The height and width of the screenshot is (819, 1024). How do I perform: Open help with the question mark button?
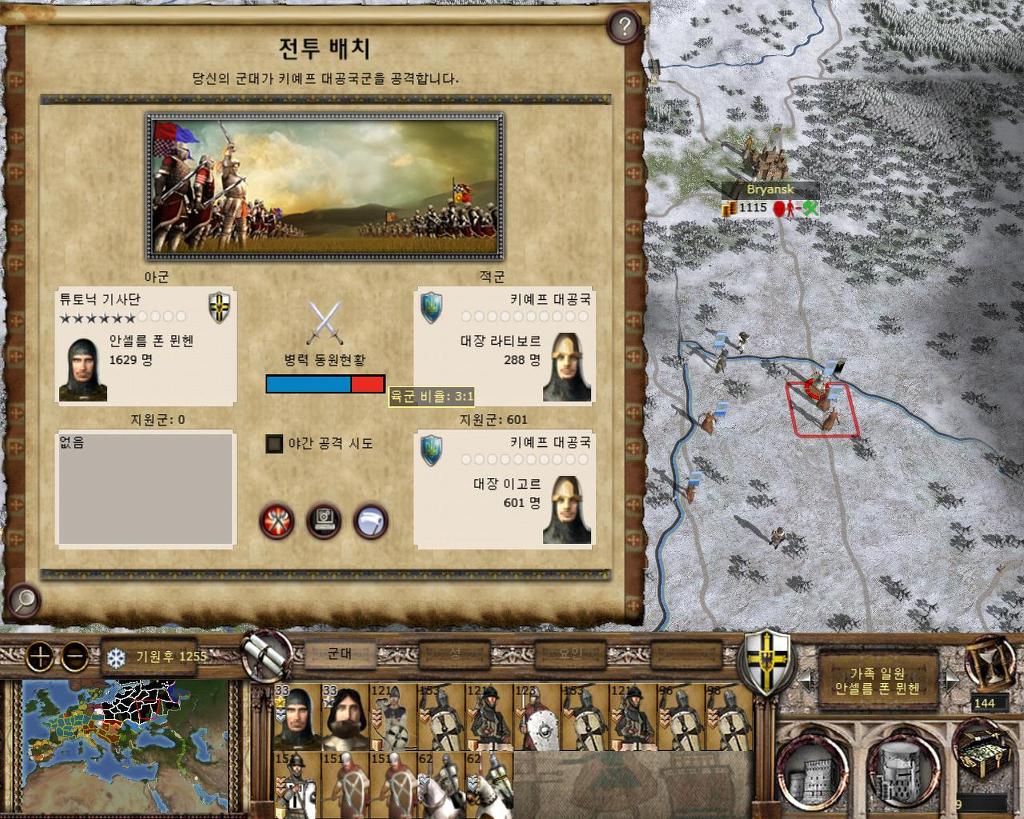point(624,27)
